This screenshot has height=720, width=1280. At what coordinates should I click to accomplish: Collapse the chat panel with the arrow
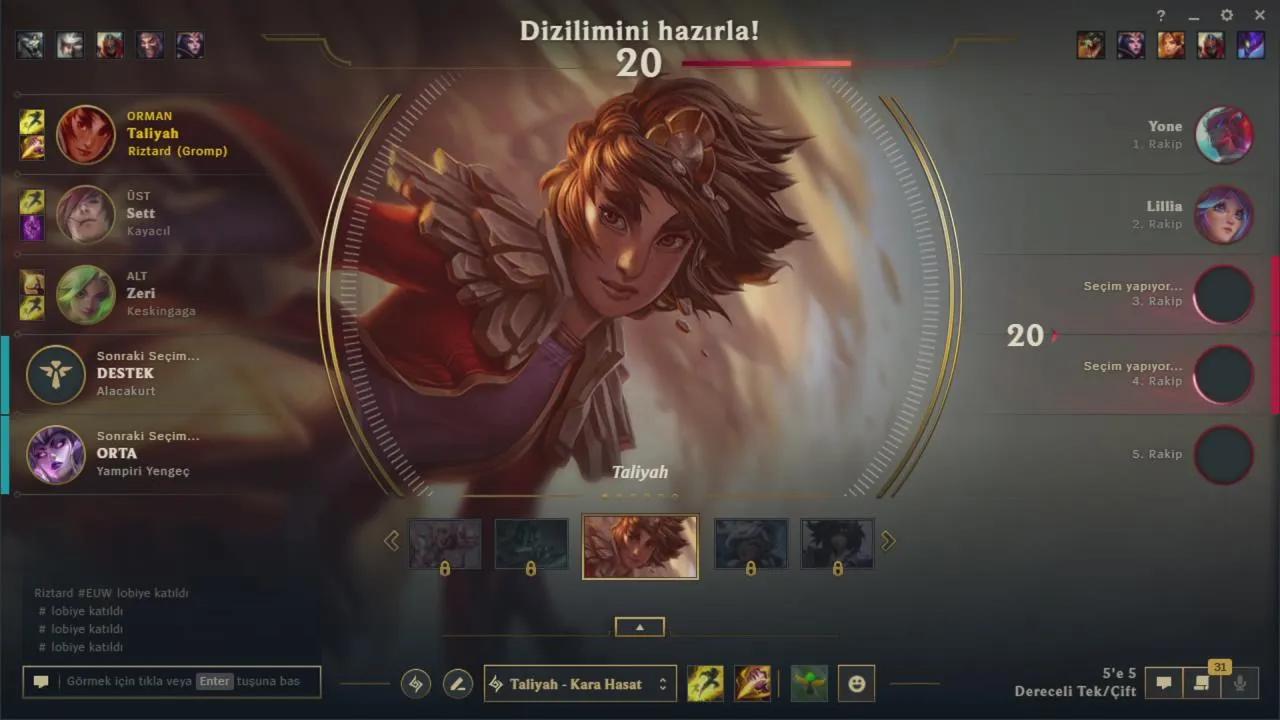(x=639, y=626)
